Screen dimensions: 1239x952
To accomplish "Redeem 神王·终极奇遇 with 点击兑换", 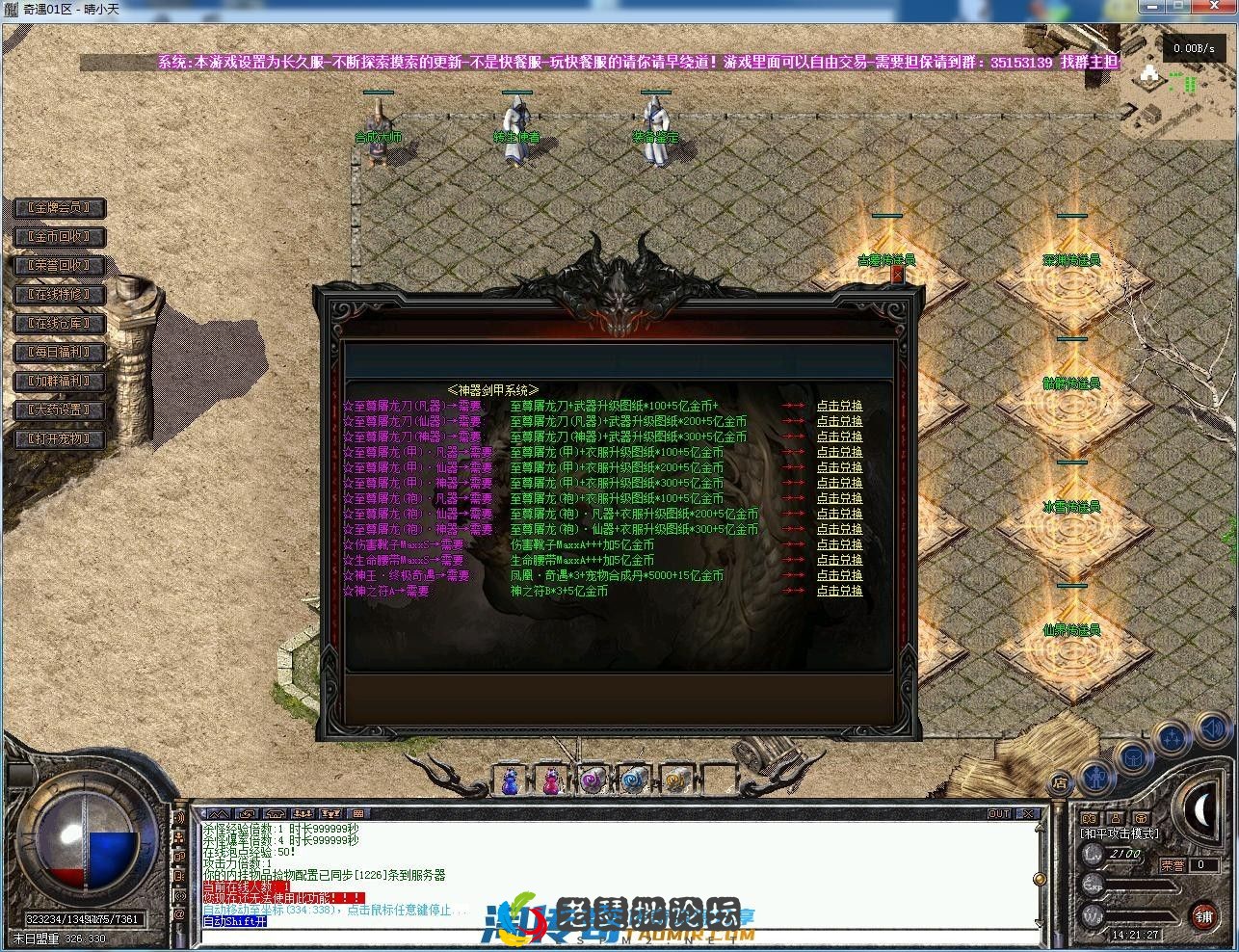I will tap(839, 576).
